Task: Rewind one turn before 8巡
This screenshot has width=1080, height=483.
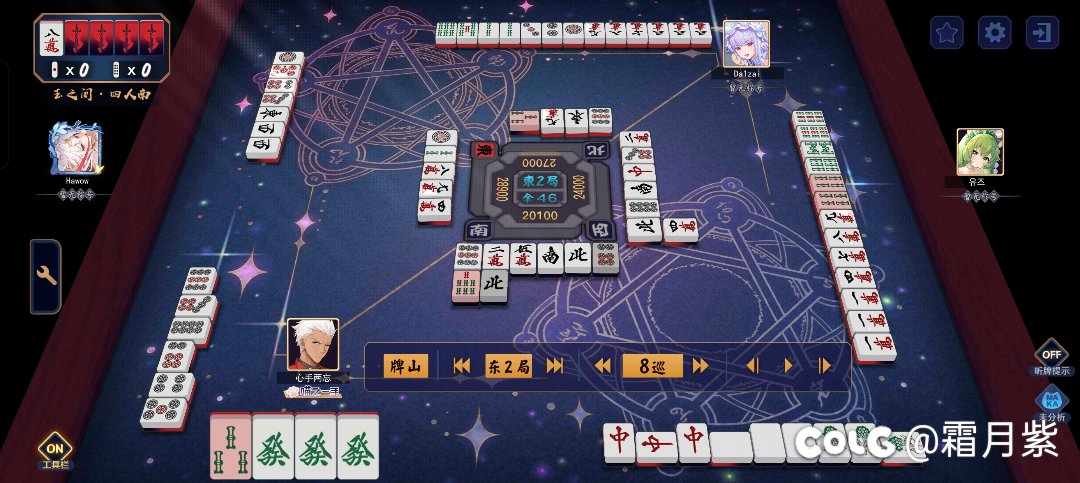Action: pyautogui.click(x=603, y=367)
